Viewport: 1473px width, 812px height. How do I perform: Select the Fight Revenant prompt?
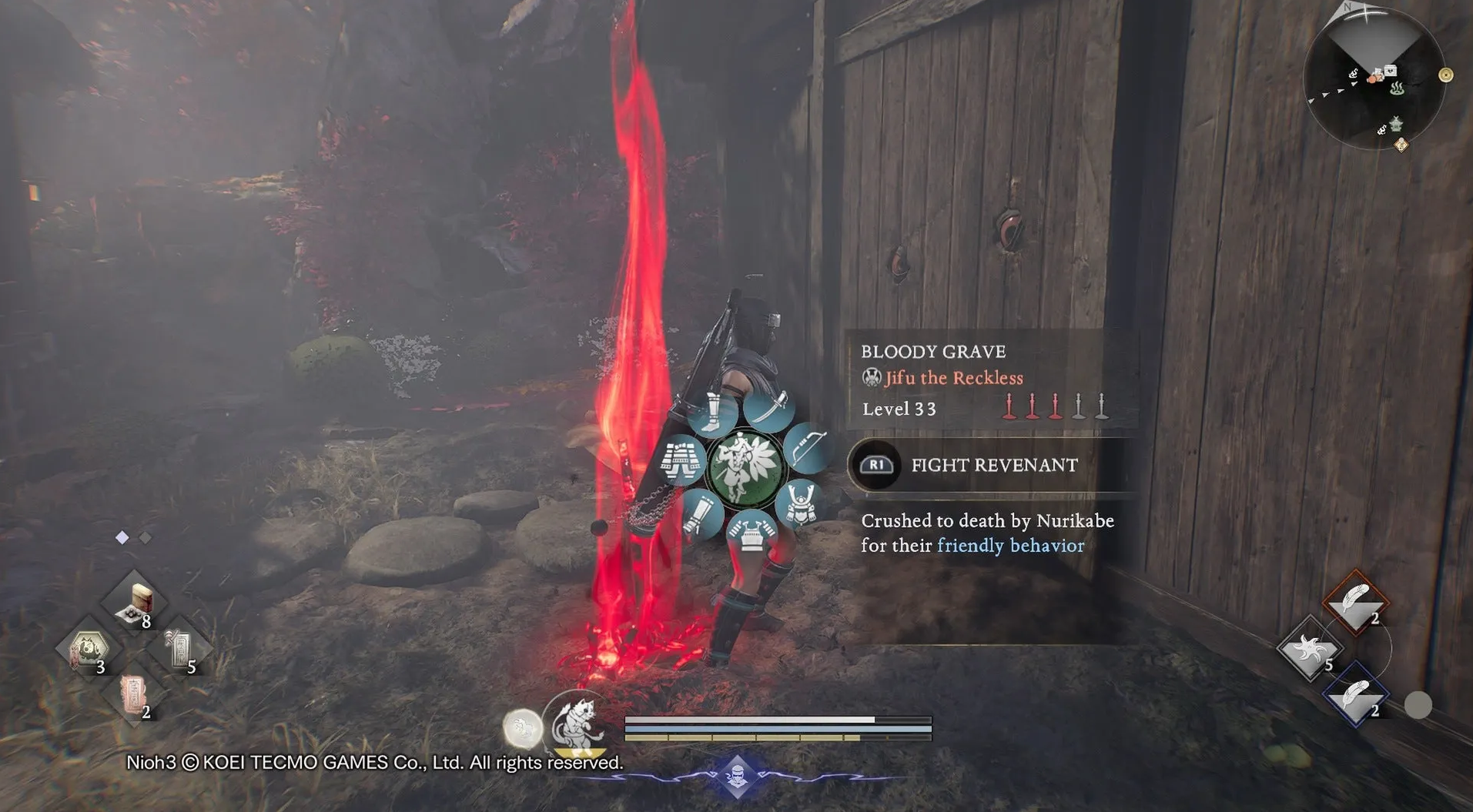(992, 465)
